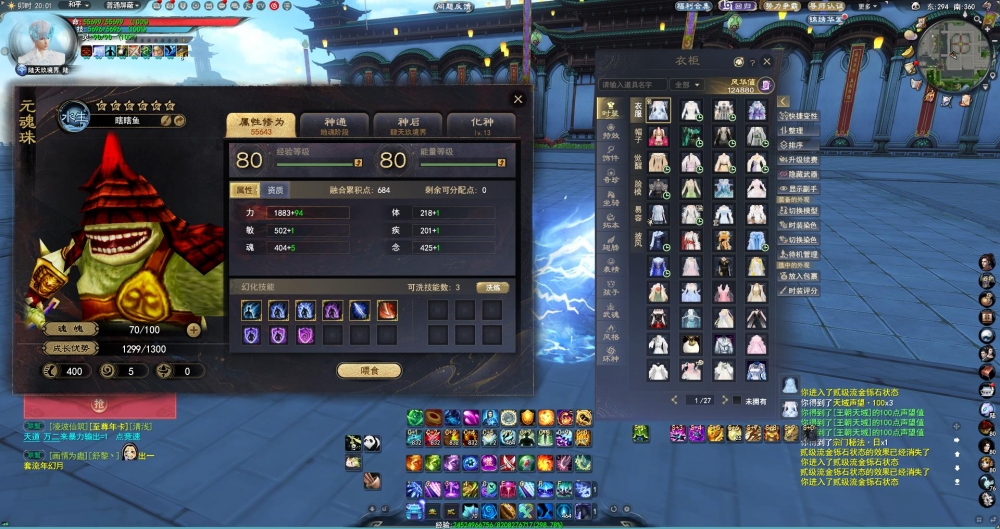Image resolution: width=1000 pixels, height=529 pixels.
Task: Switch to the 资质 aptitude sub-tab
Action: point(275,190)
